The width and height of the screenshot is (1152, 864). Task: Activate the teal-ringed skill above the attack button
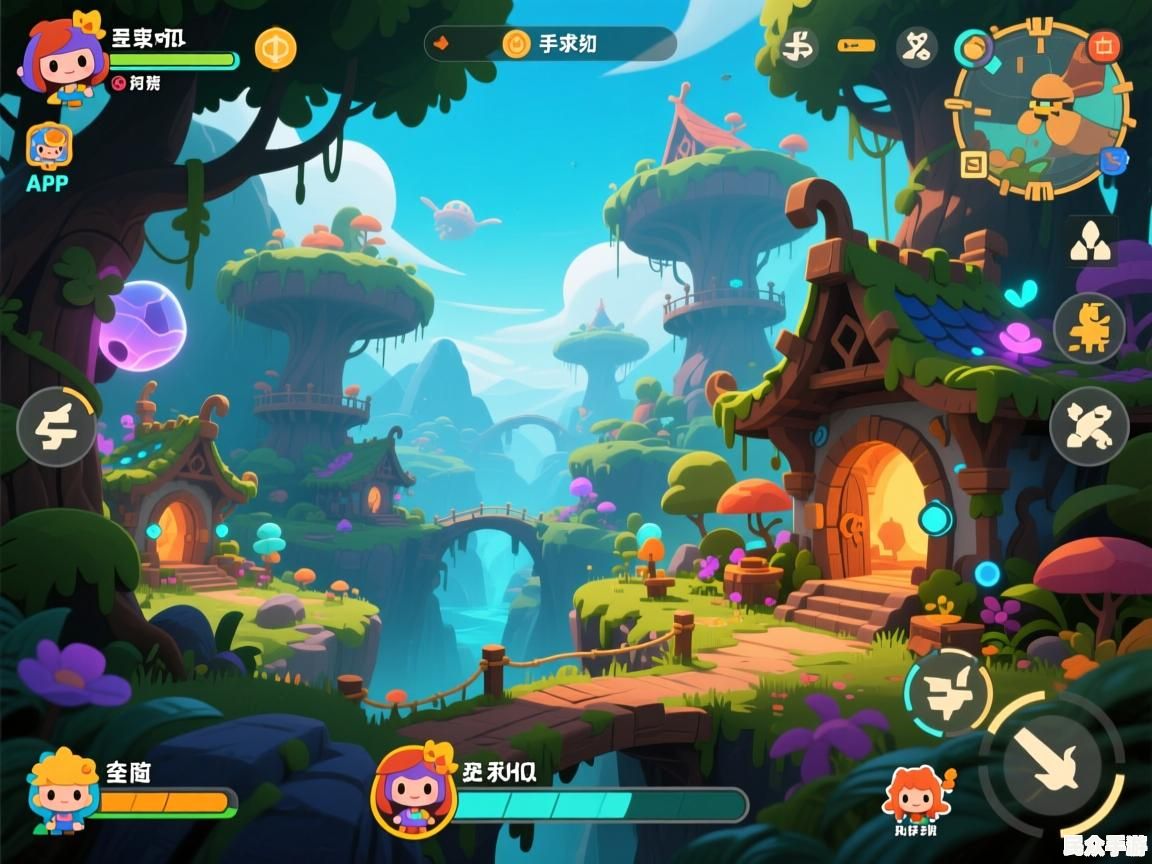click(x=946, y=692)
